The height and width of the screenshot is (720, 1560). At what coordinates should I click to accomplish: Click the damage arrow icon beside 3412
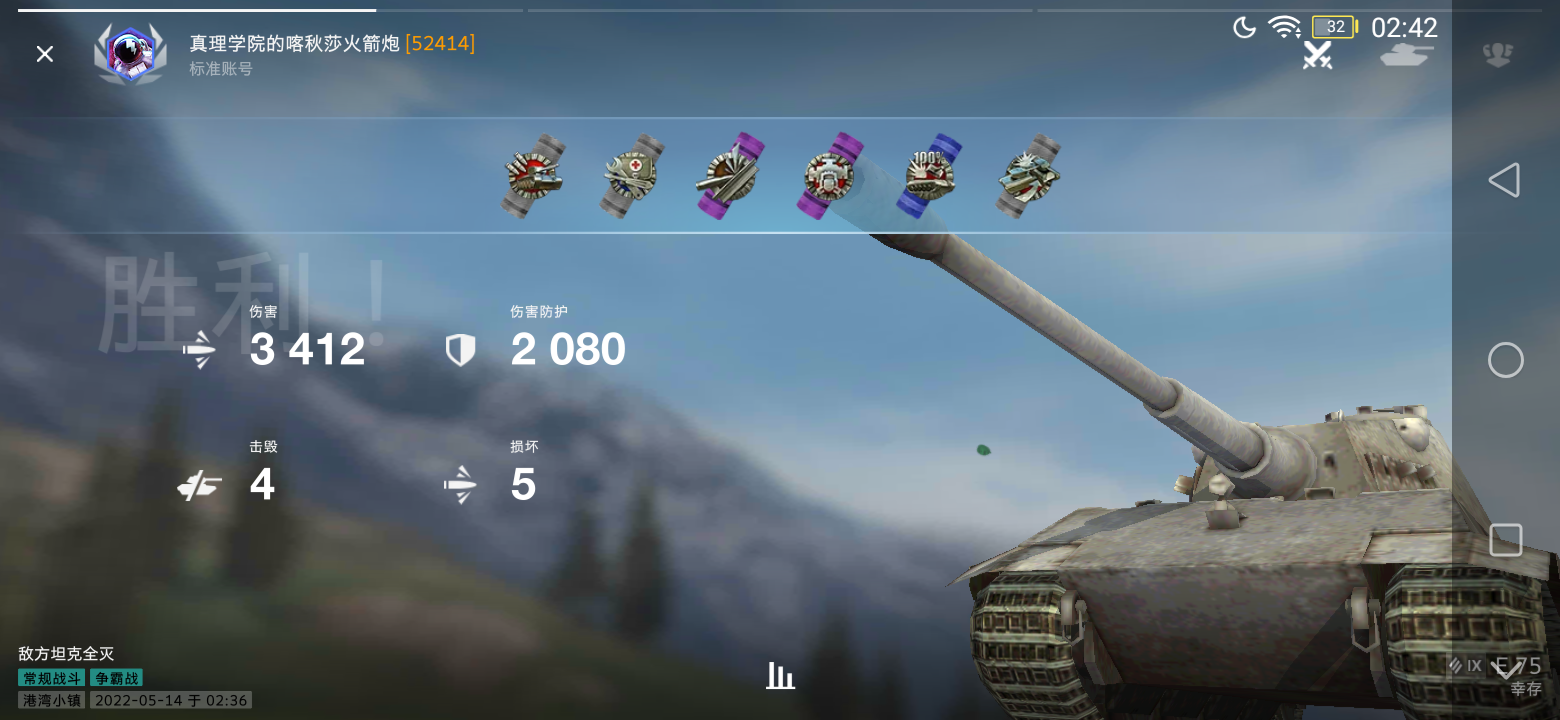[199, 348]
